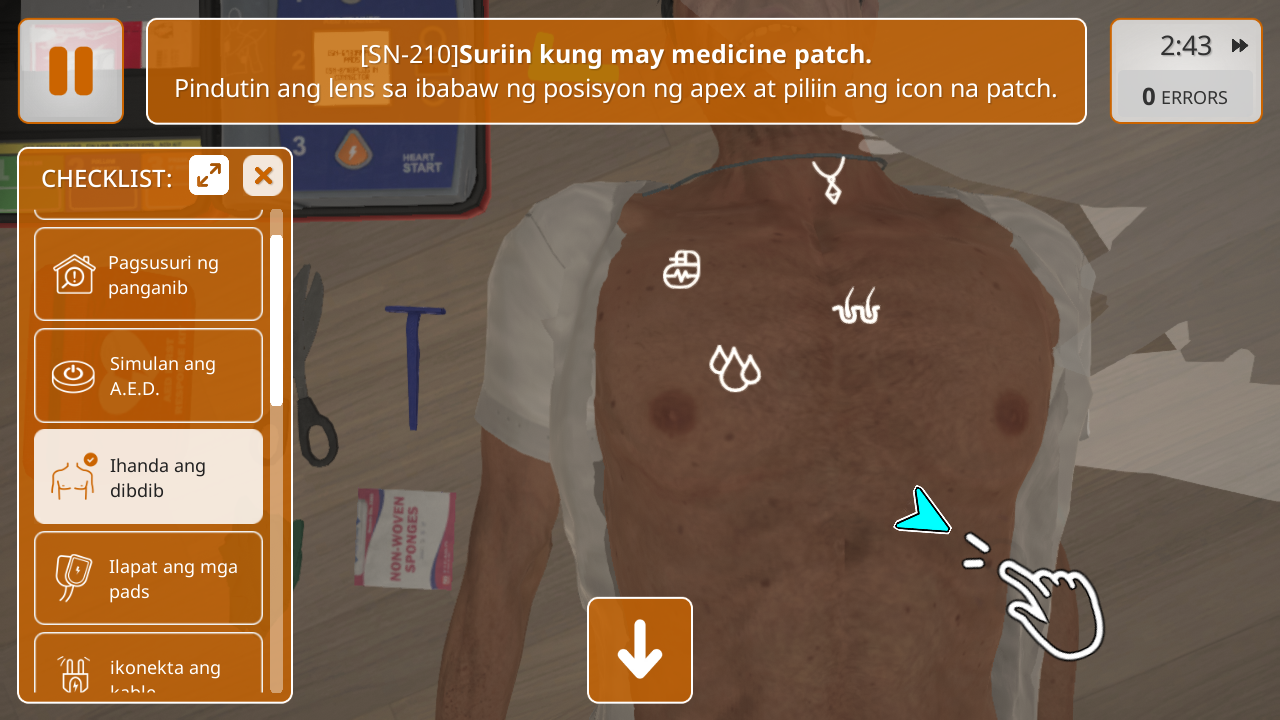Select the Ilapat ang mga pads step
The image size is (1280, 720).
pos(149,578)
